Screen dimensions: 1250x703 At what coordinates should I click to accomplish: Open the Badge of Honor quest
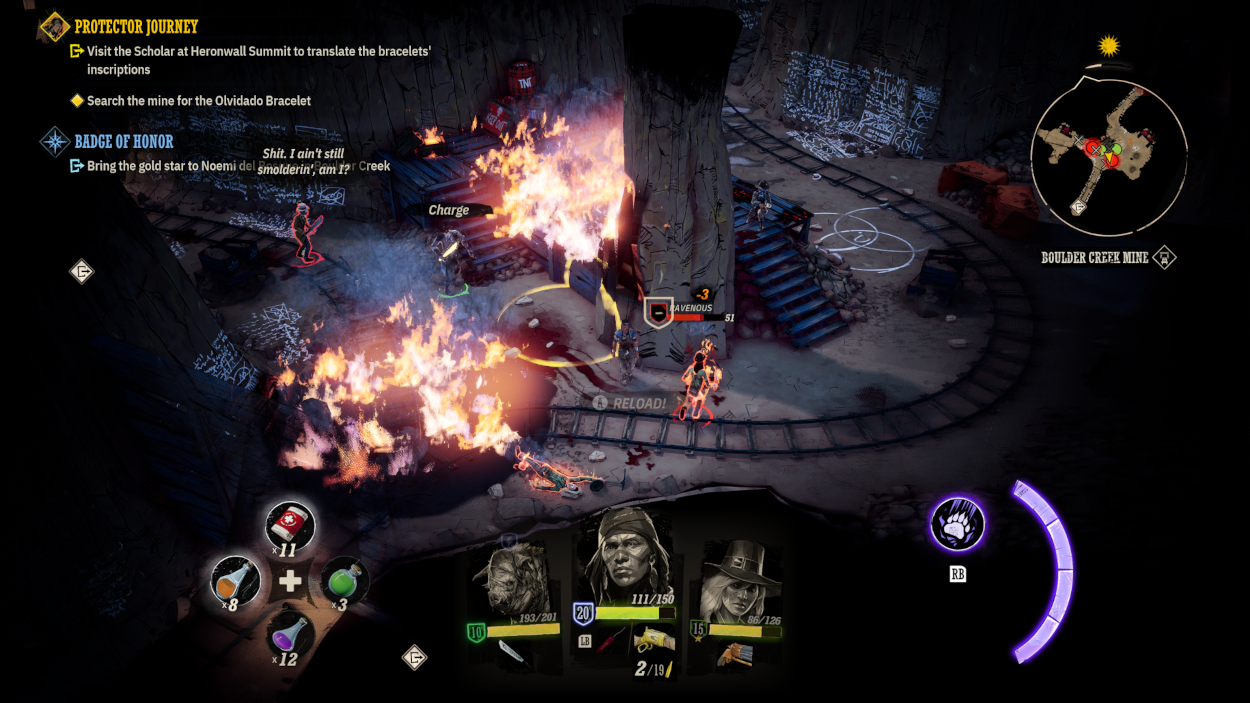(123, 142)
